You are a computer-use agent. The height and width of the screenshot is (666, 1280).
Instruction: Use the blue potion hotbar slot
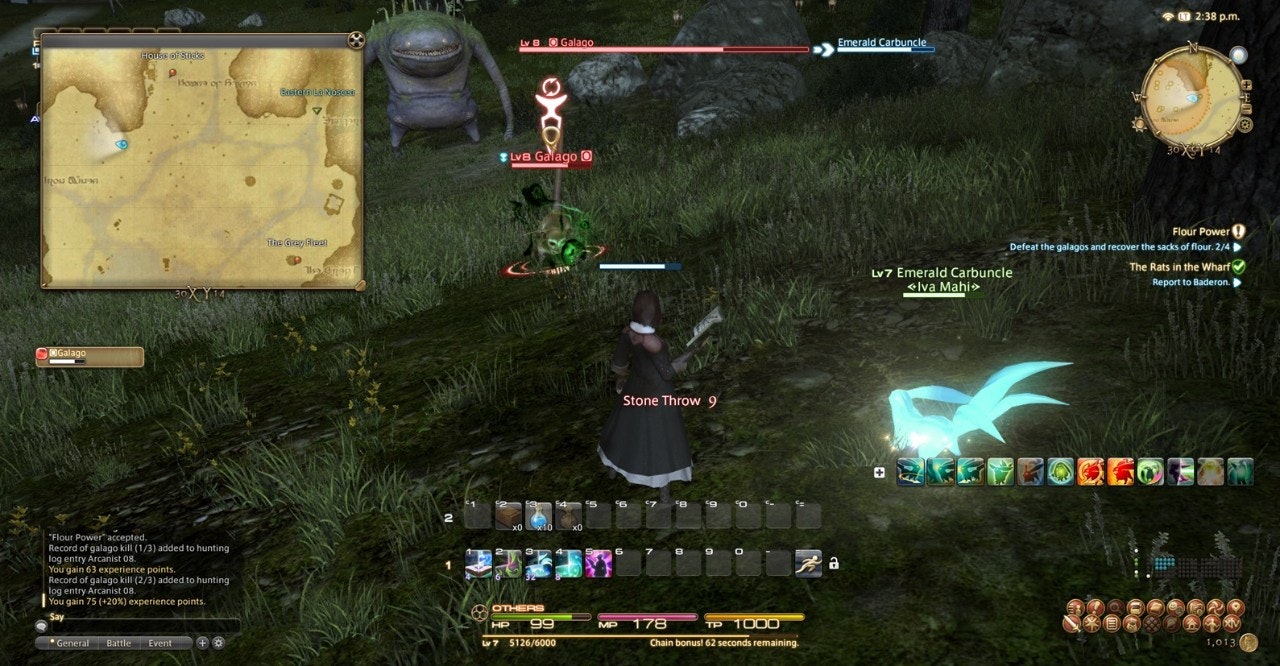(539, 516)
